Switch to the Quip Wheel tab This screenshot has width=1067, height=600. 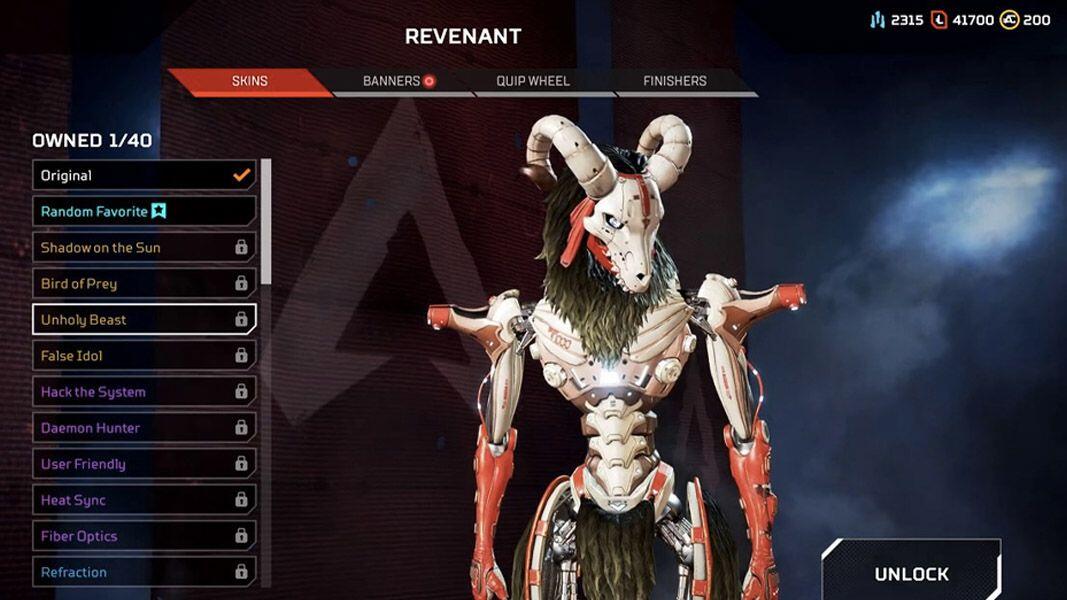(x=533, y=81)
